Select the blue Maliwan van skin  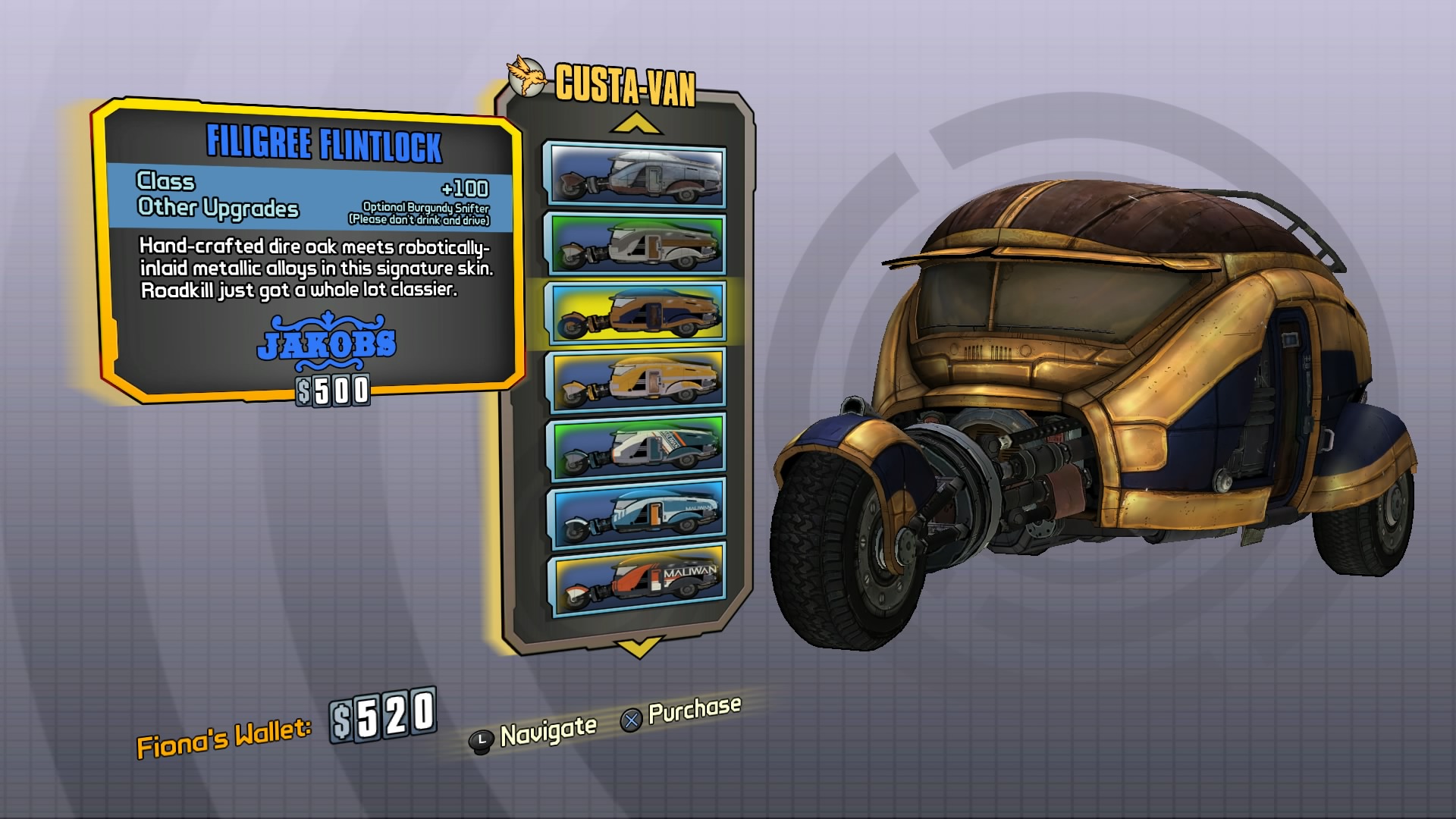tap(635, 512)
